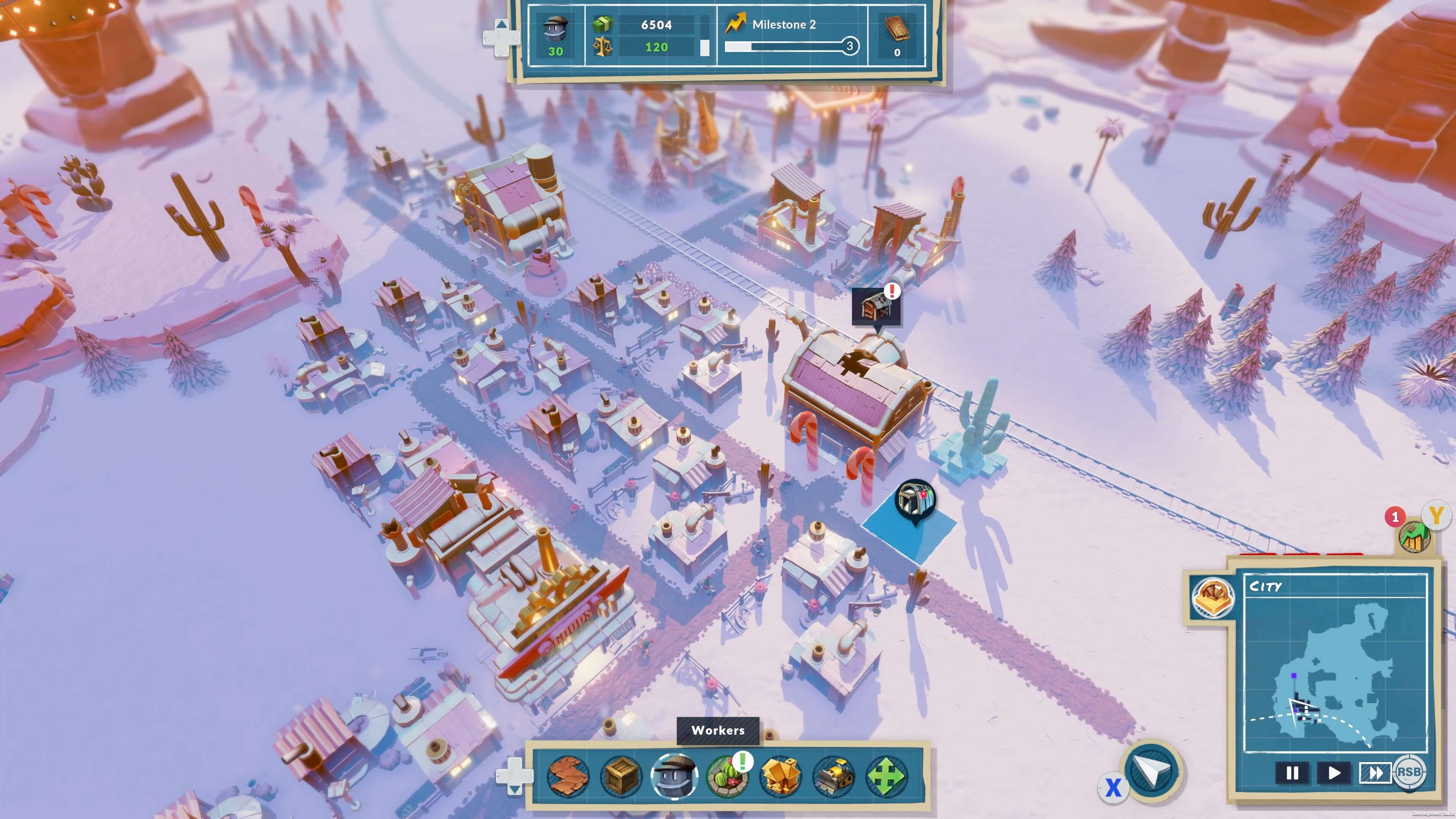Set game to normal play speed

click(x=1334, y=773)
